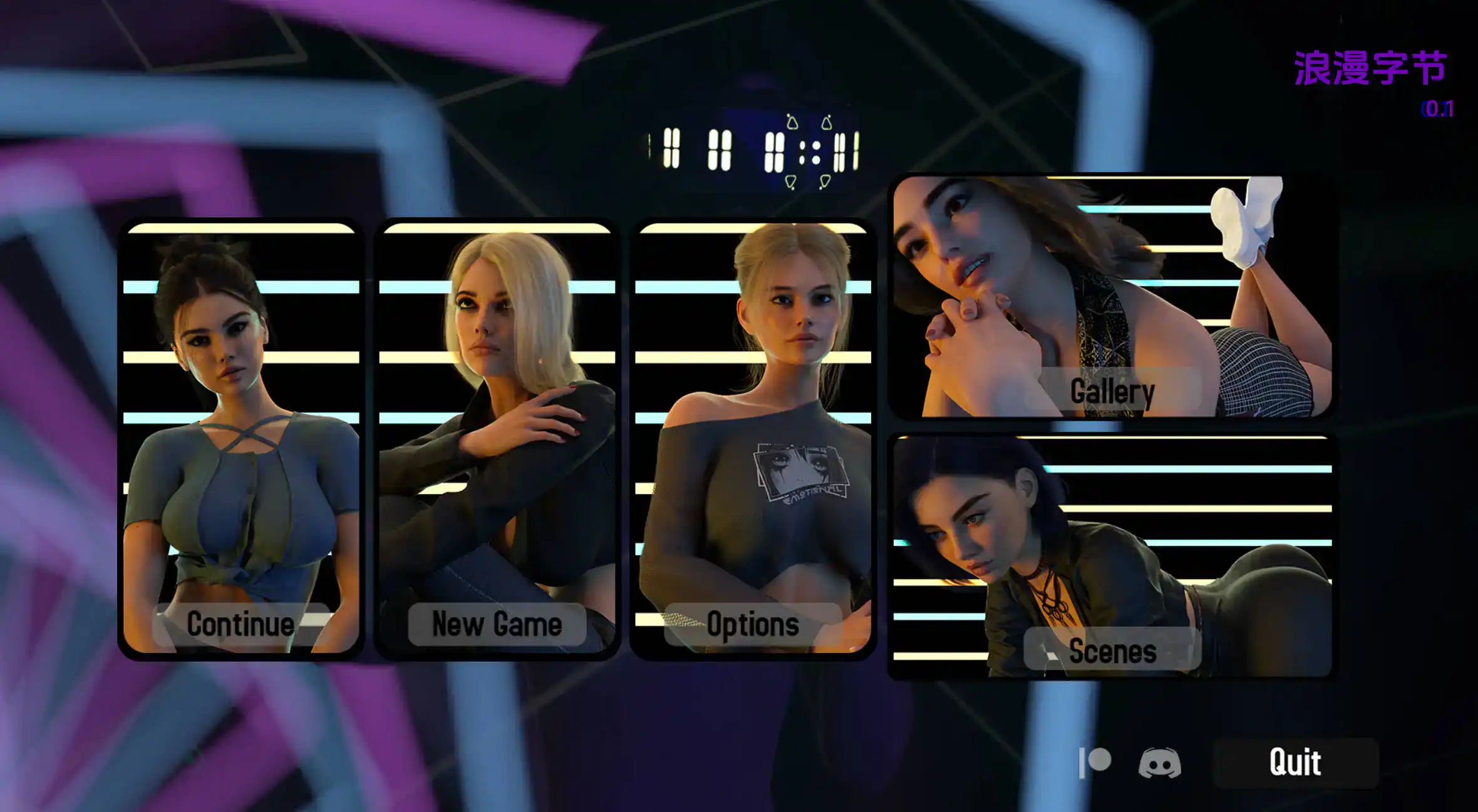Screen dimensions: 1478x812
Task: Open the Gallery
Action: coord(1112,391)
